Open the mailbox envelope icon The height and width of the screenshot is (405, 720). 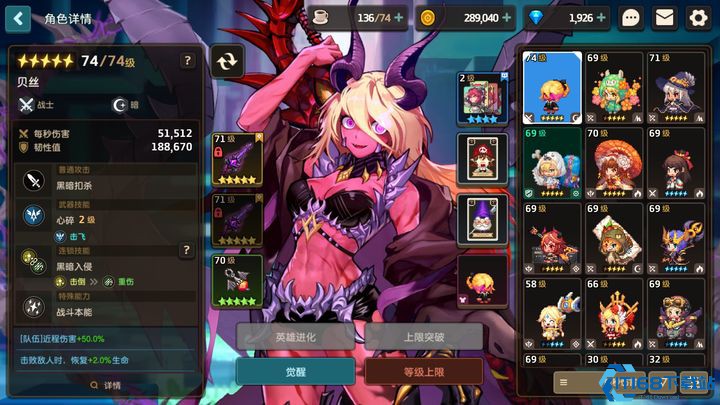[664, 18]
